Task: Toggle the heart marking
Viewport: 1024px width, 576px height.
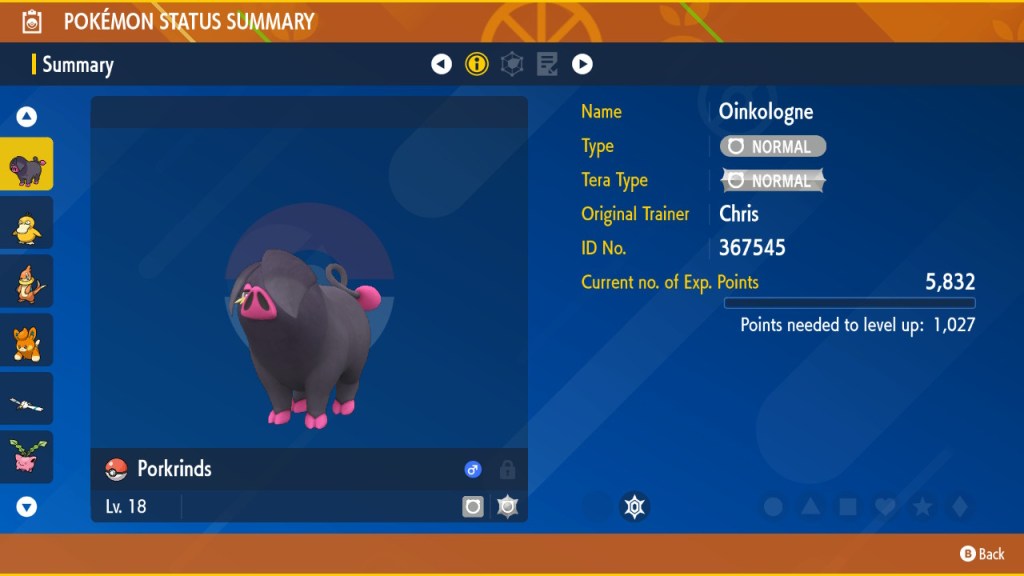Action: point(885,507)
